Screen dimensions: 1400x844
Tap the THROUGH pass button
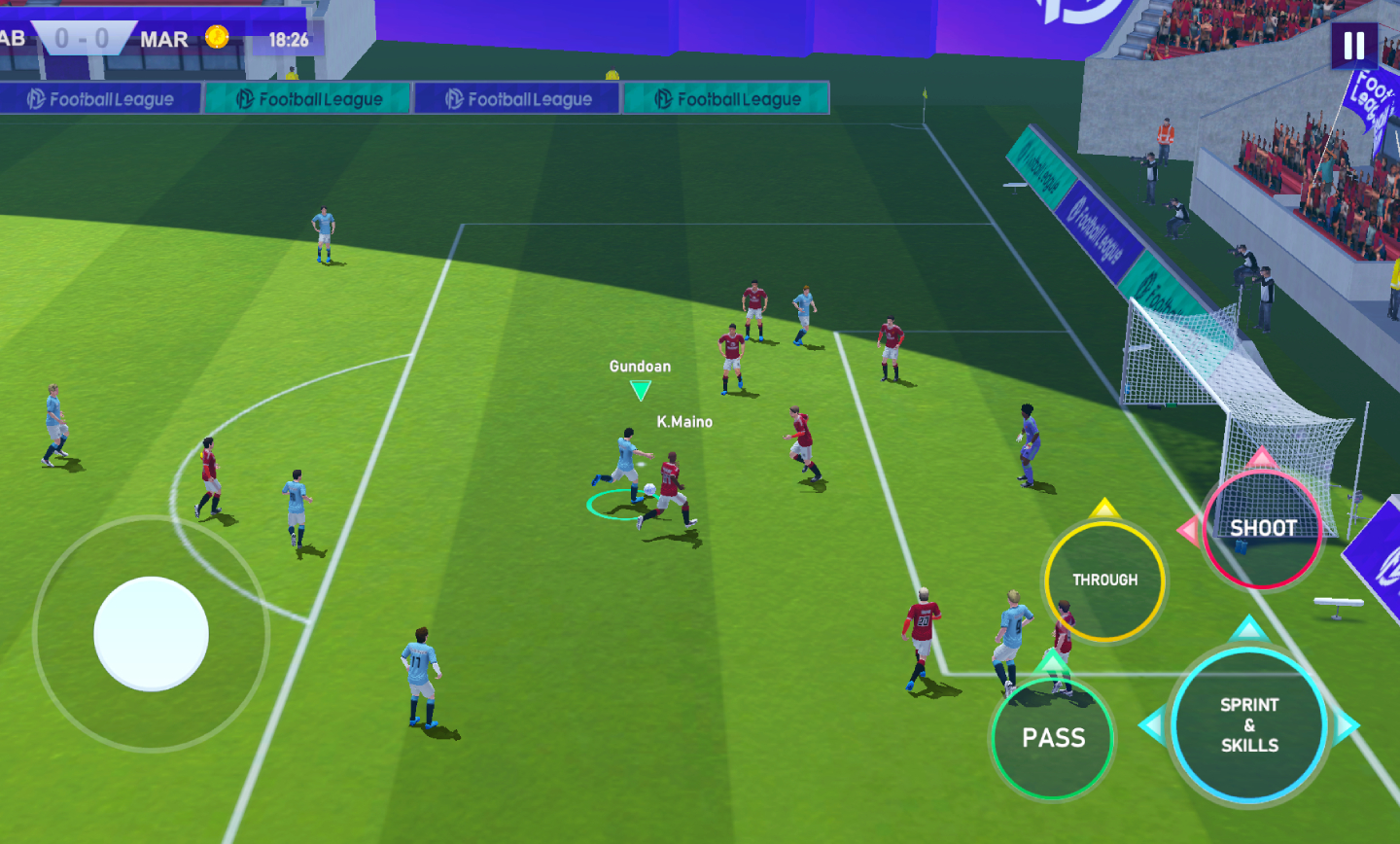tap(1104, 580)
